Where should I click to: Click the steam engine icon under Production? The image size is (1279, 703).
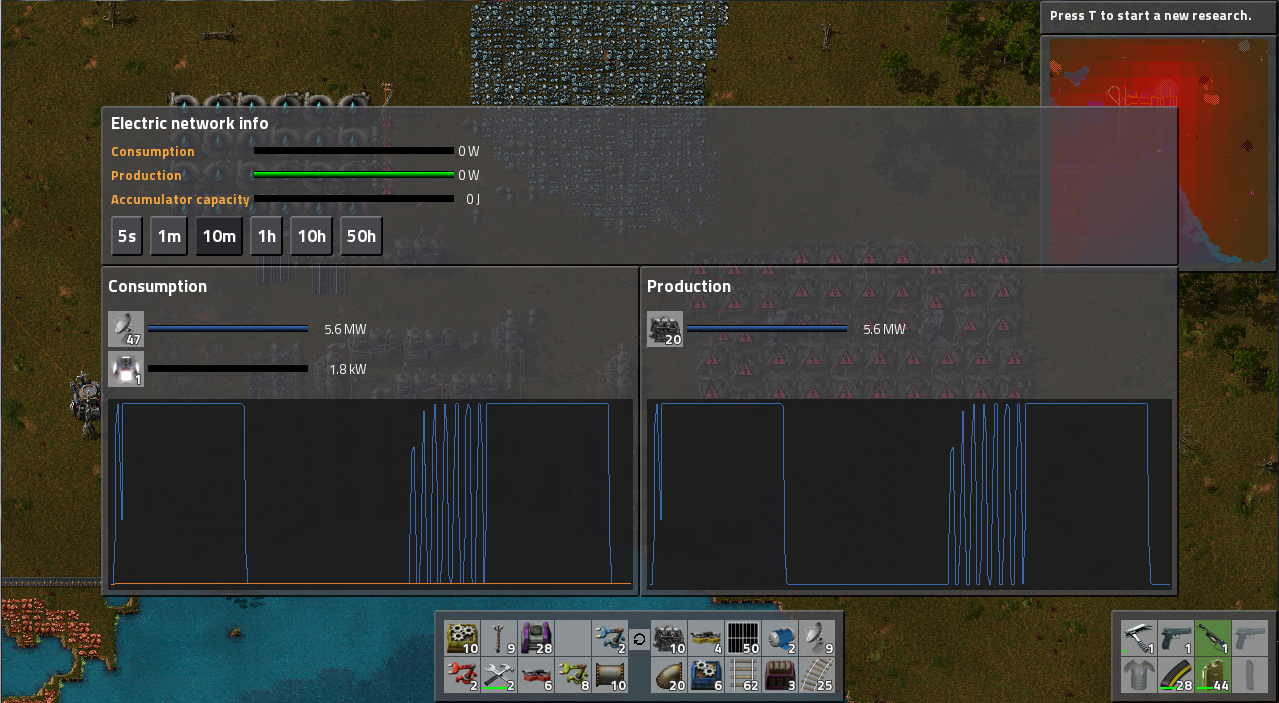665,329
